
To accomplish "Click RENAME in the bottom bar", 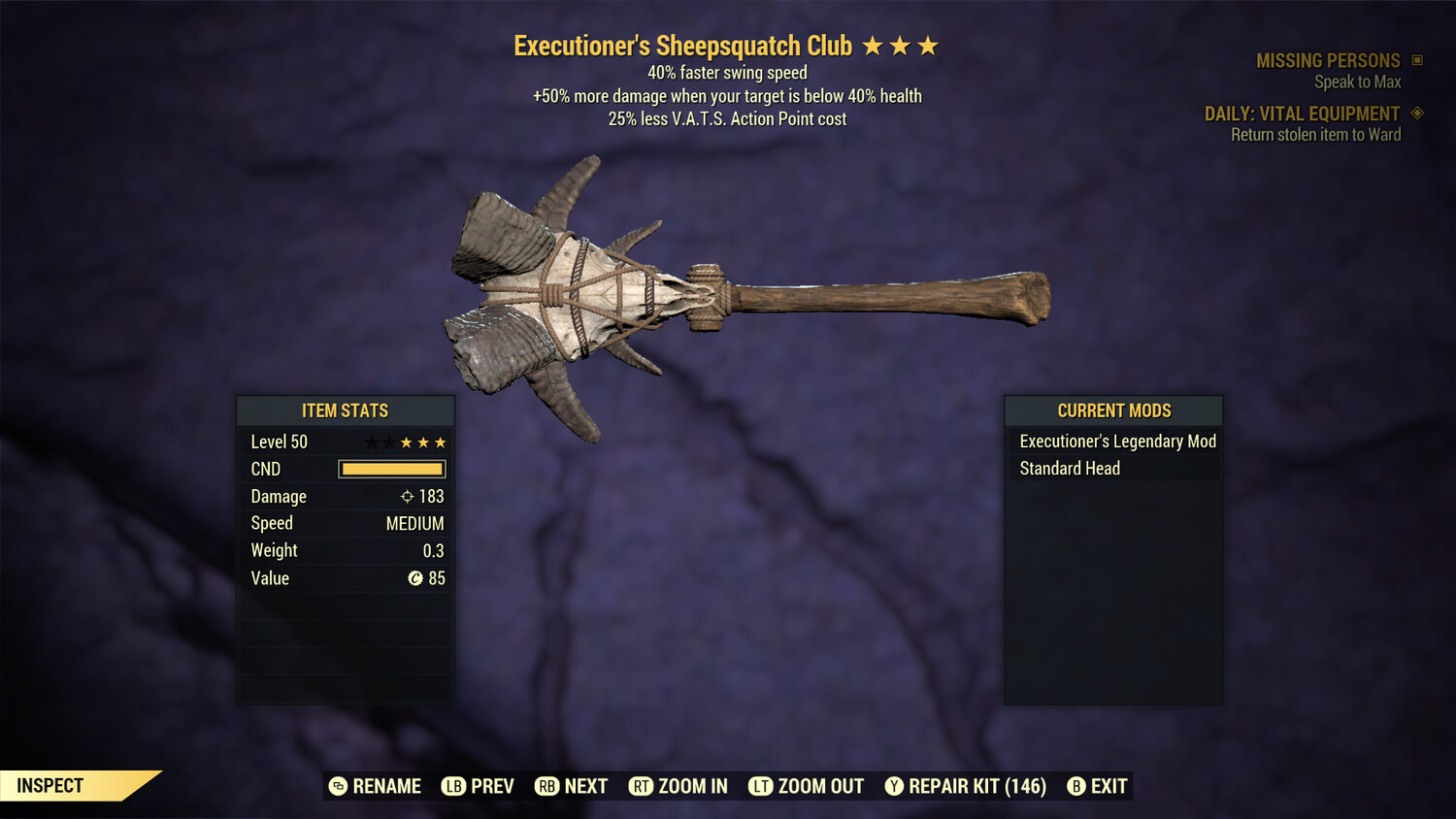I will pyautogui.click(x=386, y=786).
